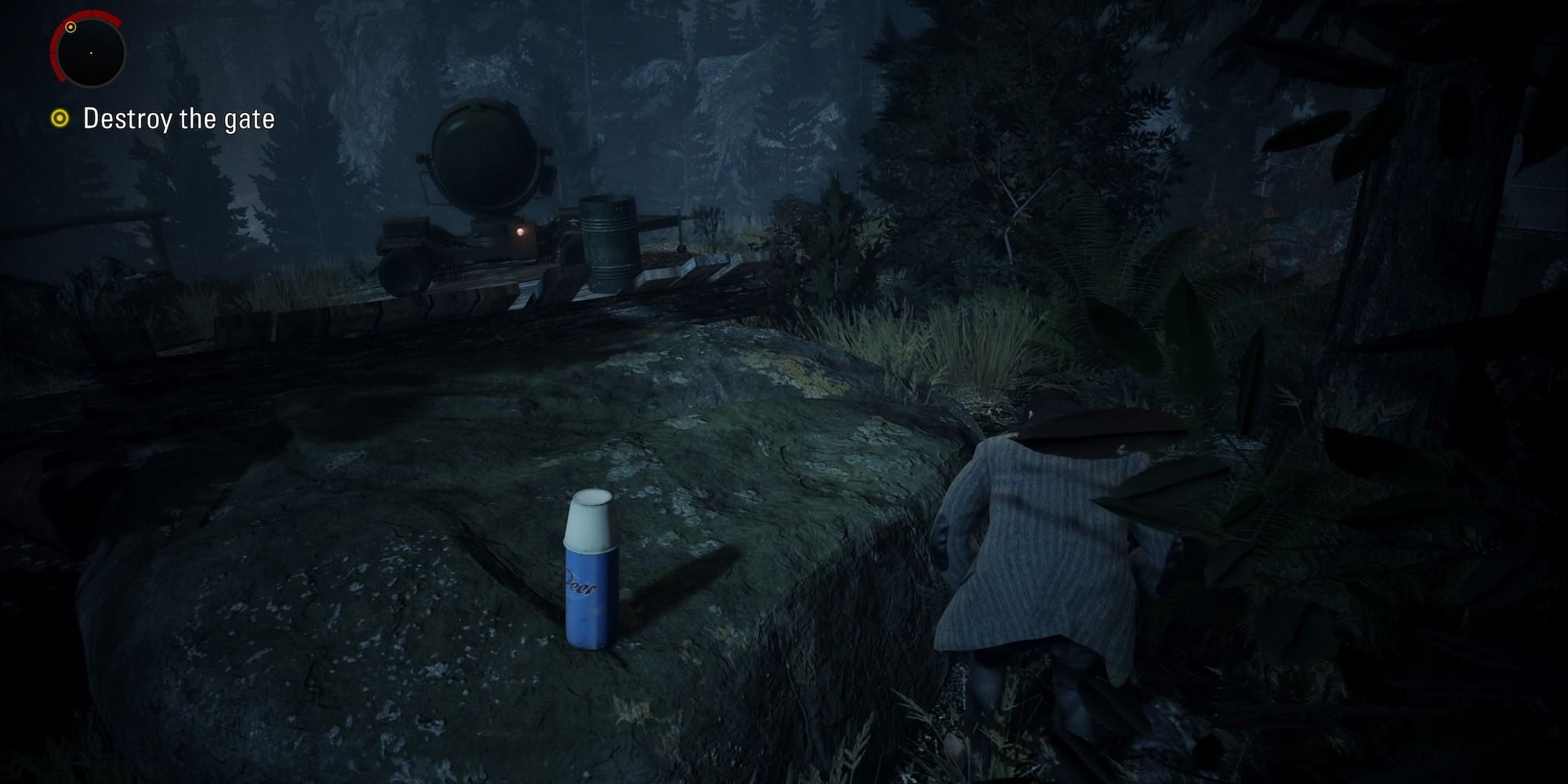The image size is (1568, 784).
Task: Click the glowing red light on the searchlight
Action: coord(521,231)
